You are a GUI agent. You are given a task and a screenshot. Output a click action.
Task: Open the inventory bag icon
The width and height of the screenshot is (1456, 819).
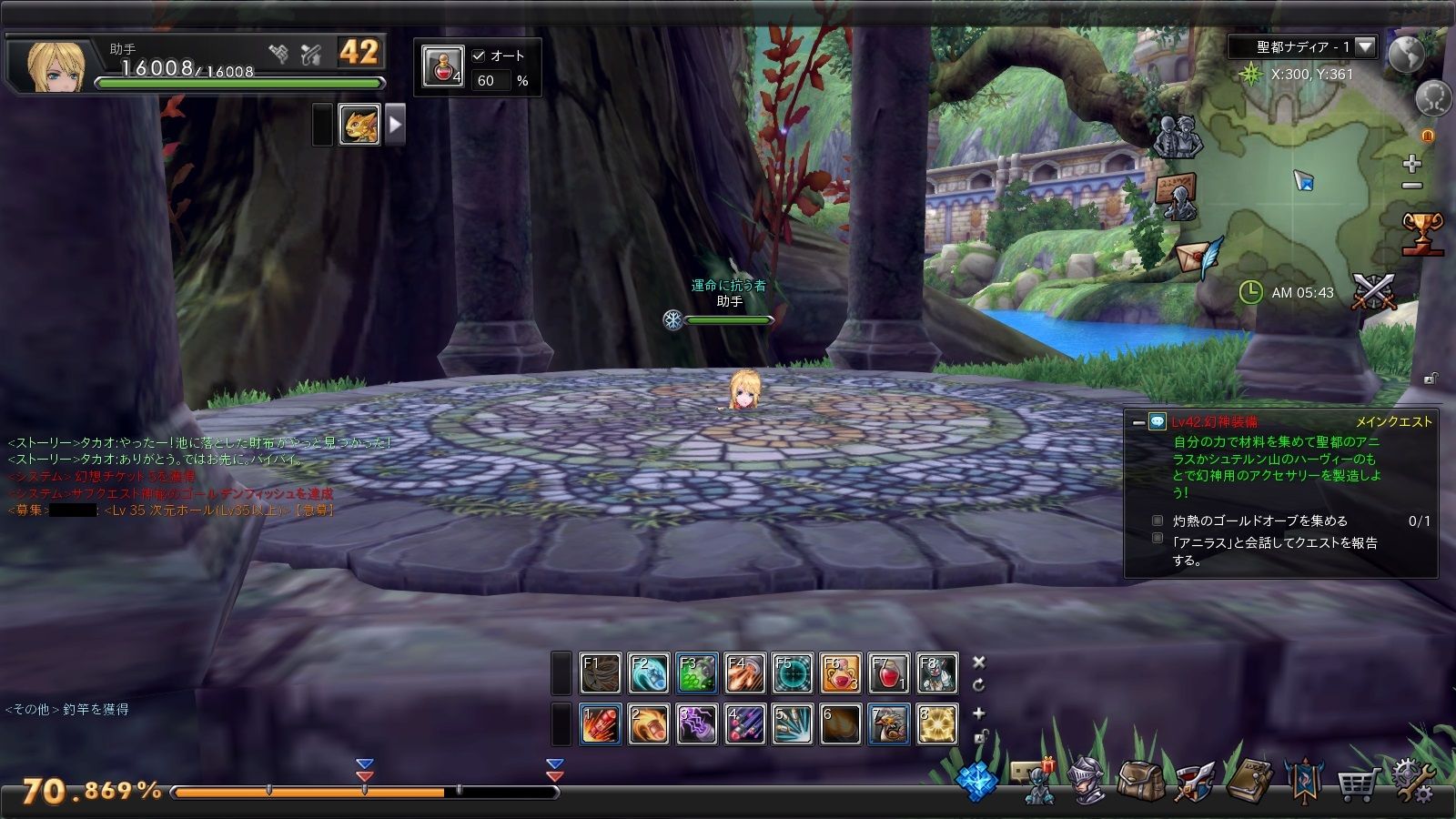click(1139, 781)
